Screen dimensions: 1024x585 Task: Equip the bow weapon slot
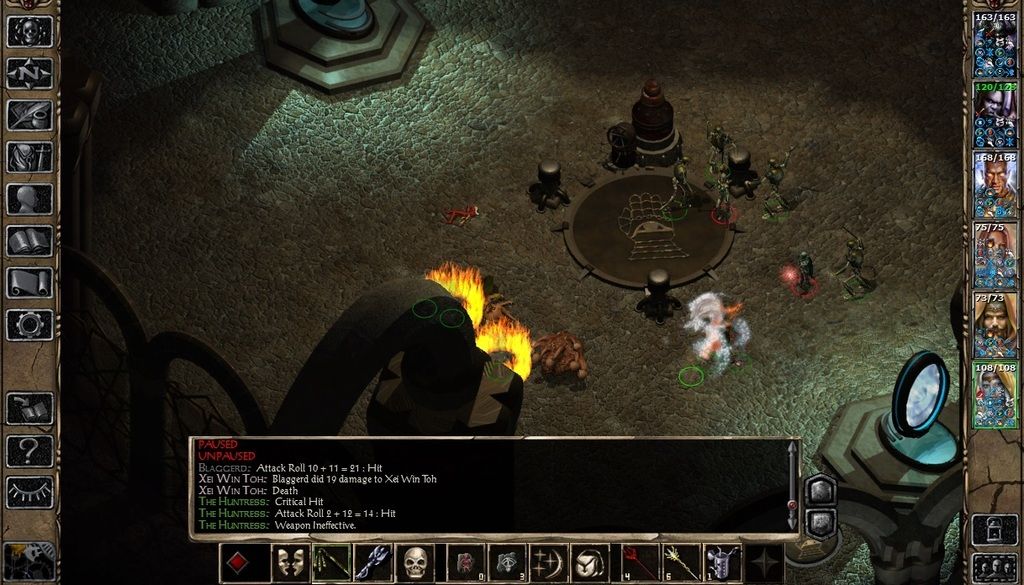click(331, 563)
